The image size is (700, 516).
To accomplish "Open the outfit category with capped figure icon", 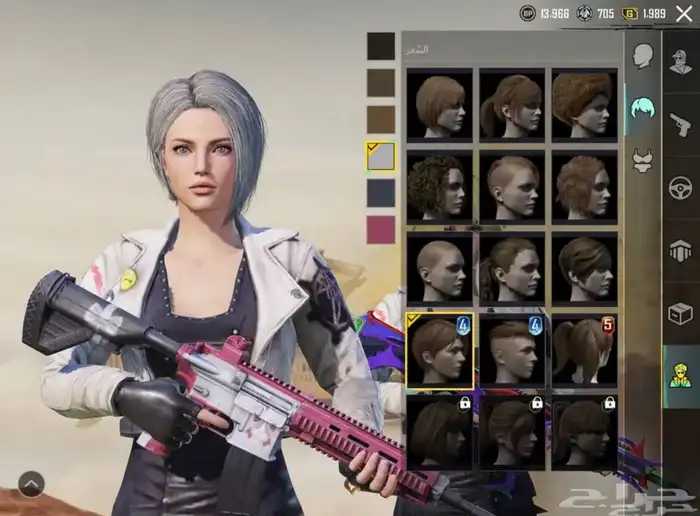I will [x=681, y=59].
